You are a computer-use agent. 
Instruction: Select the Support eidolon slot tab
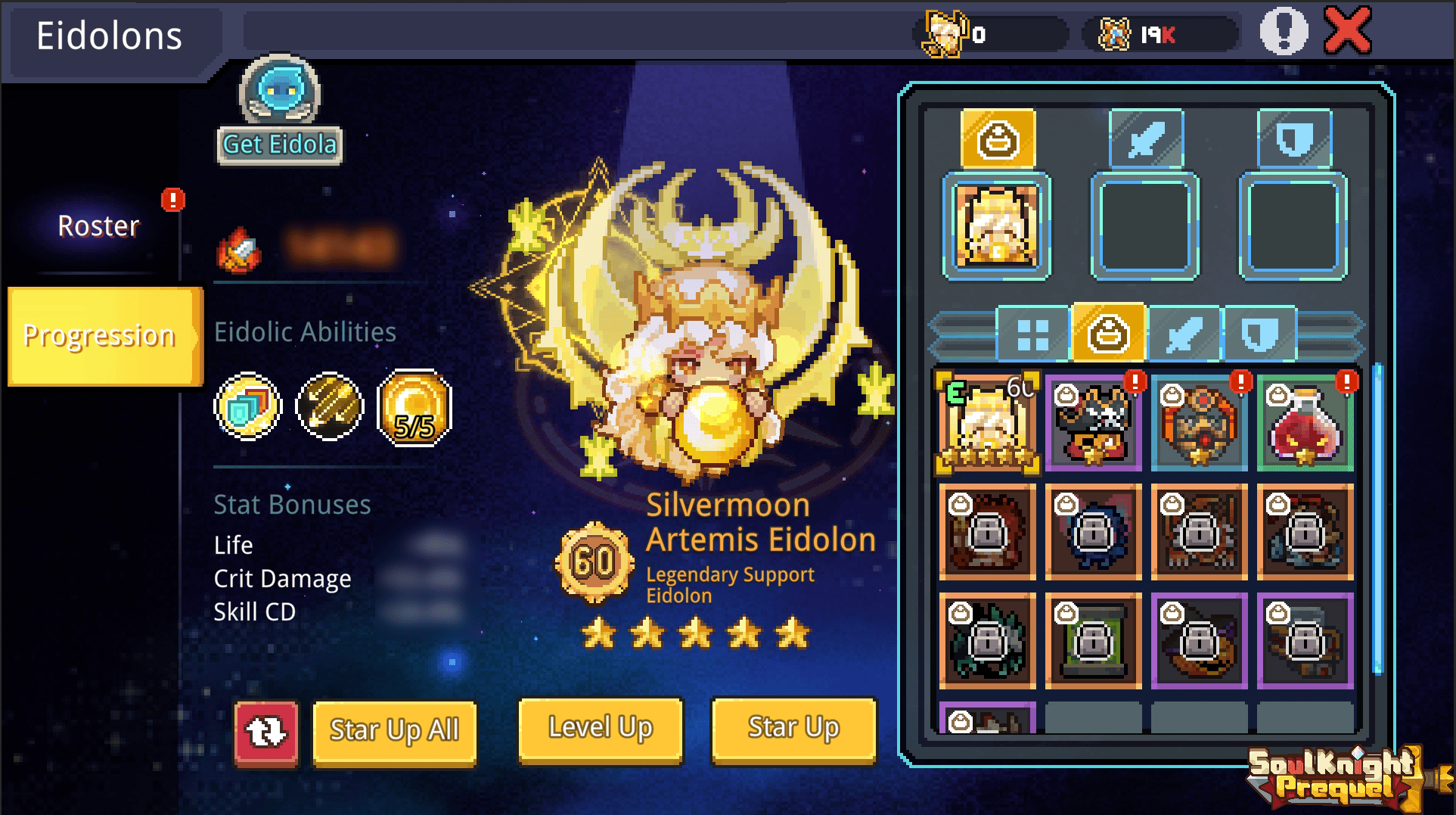[997, 139]
